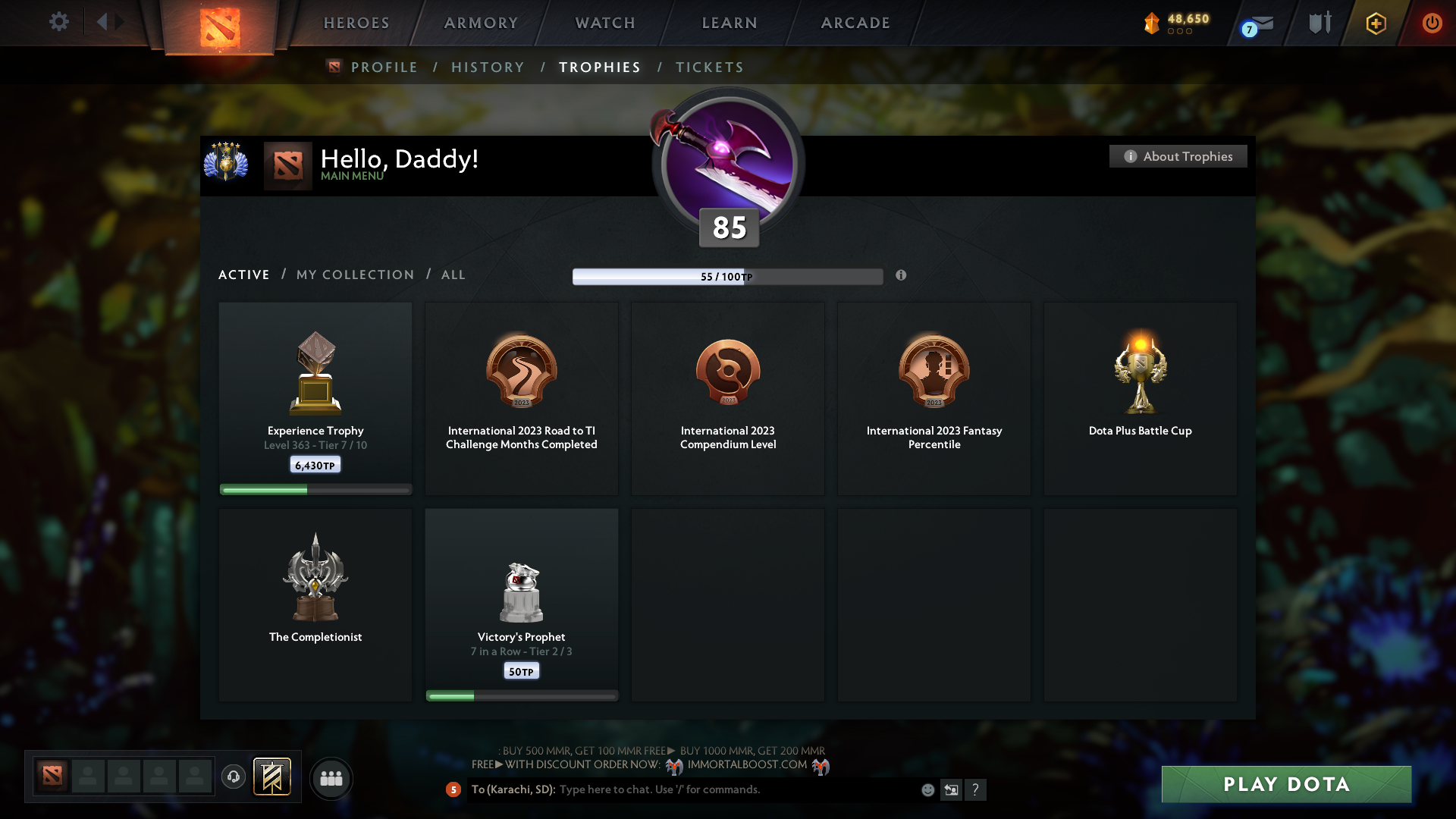Viewport: 1456px width, 819px height.
Task: Open About Trophies
Action: click(1178, 156)
